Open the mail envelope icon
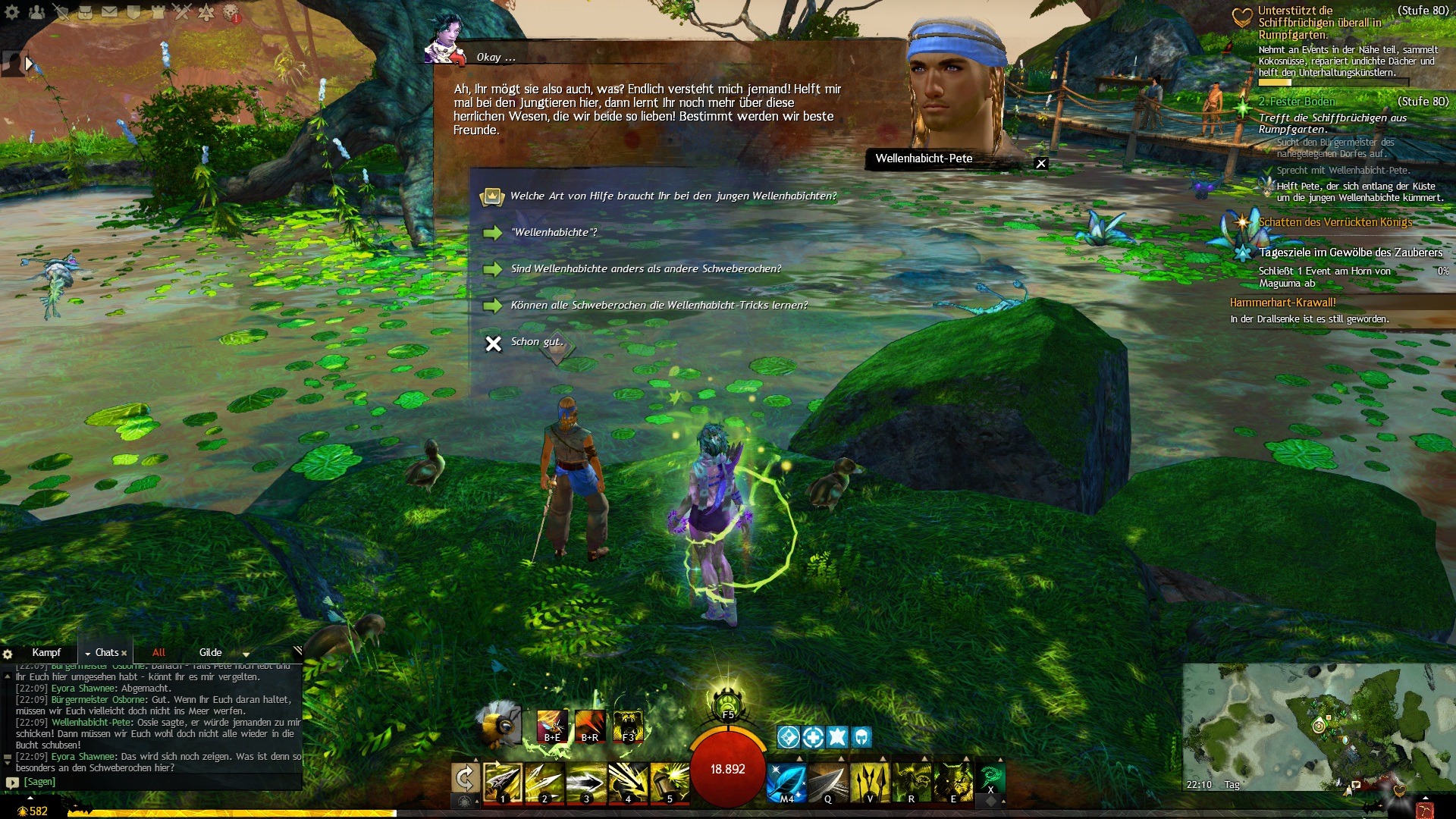This screenshot has width=1456, height=819. click(x=109, y=12)
